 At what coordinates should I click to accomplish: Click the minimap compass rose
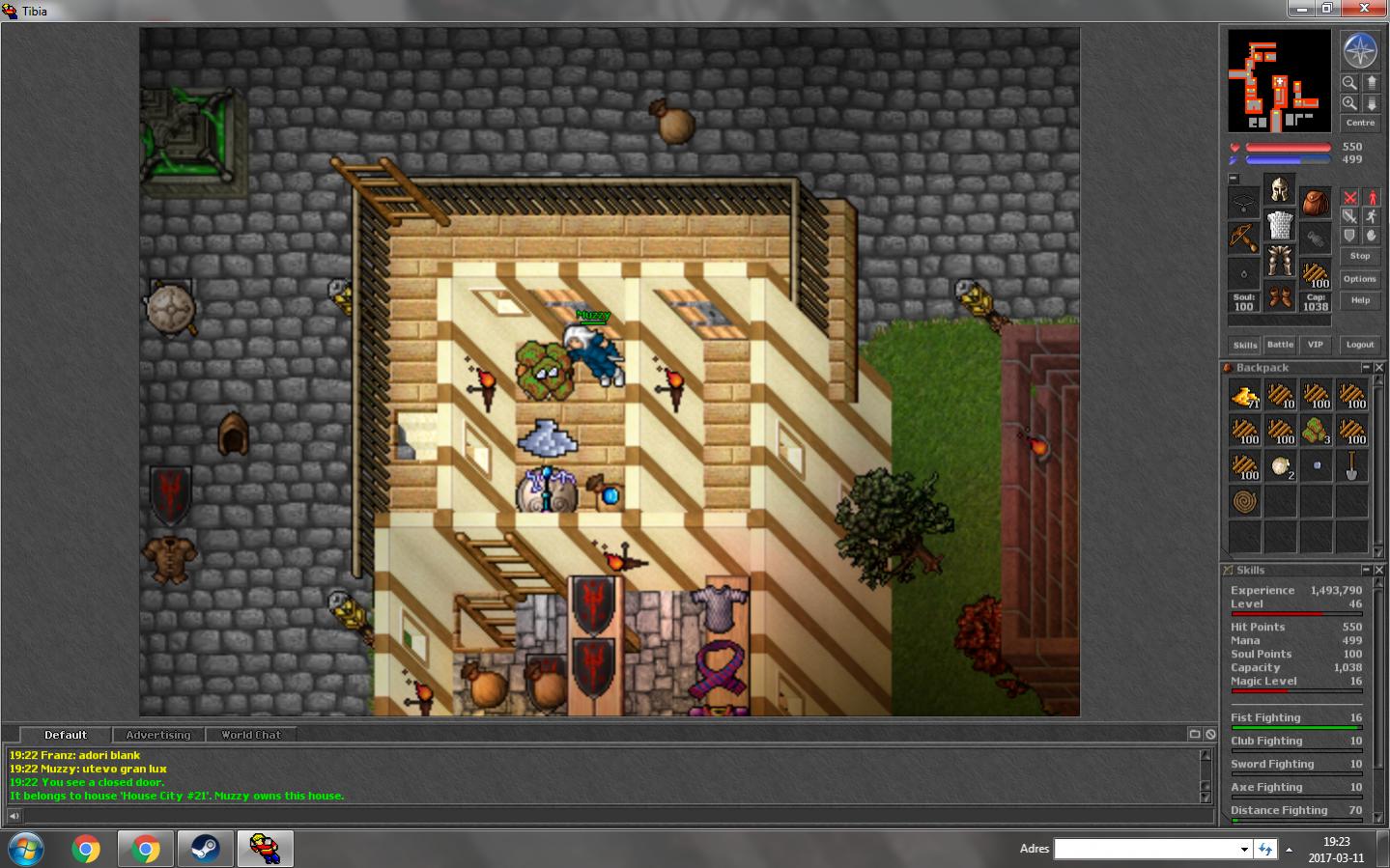pyautogui.click(x=1359, y=50)
